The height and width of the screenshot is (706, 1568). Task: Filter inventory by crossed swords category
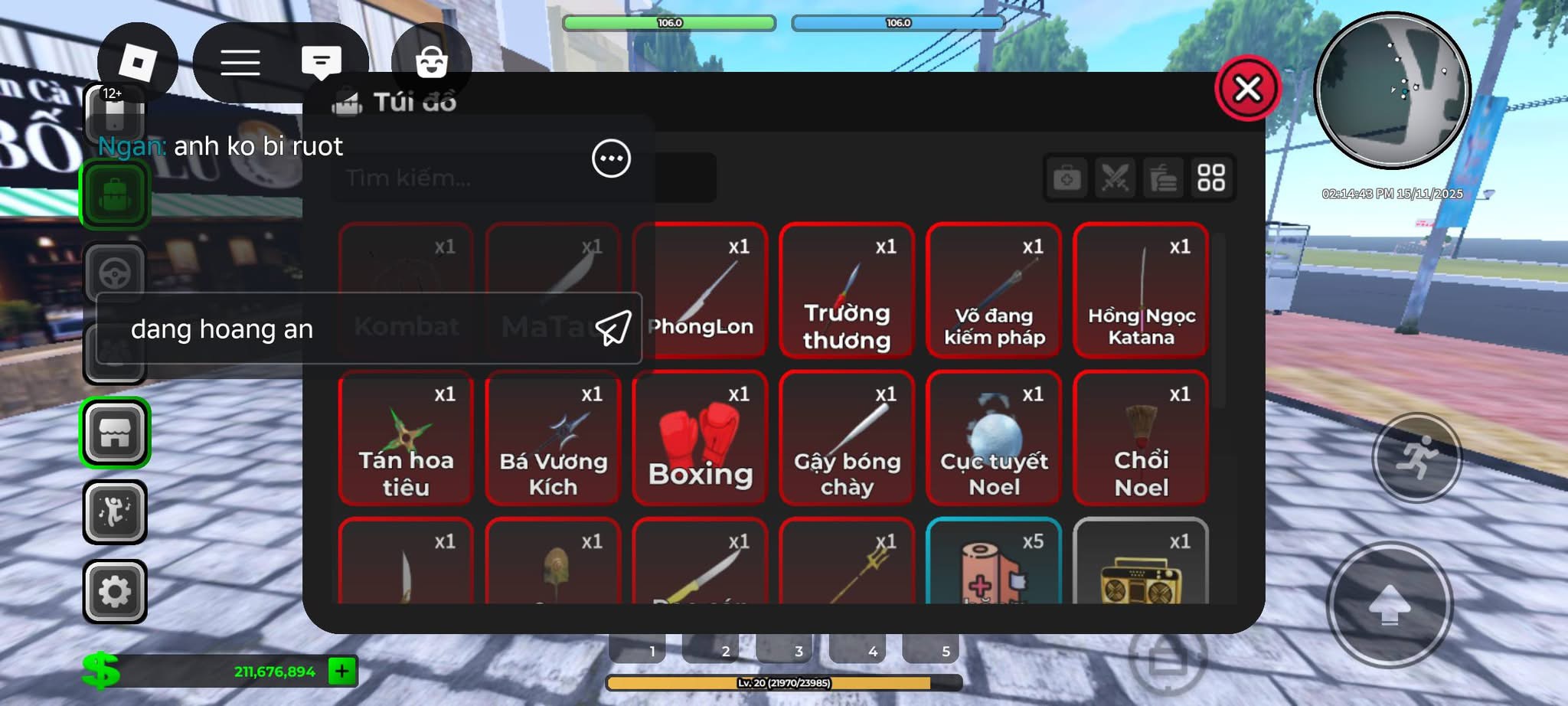pos(1115,178)
